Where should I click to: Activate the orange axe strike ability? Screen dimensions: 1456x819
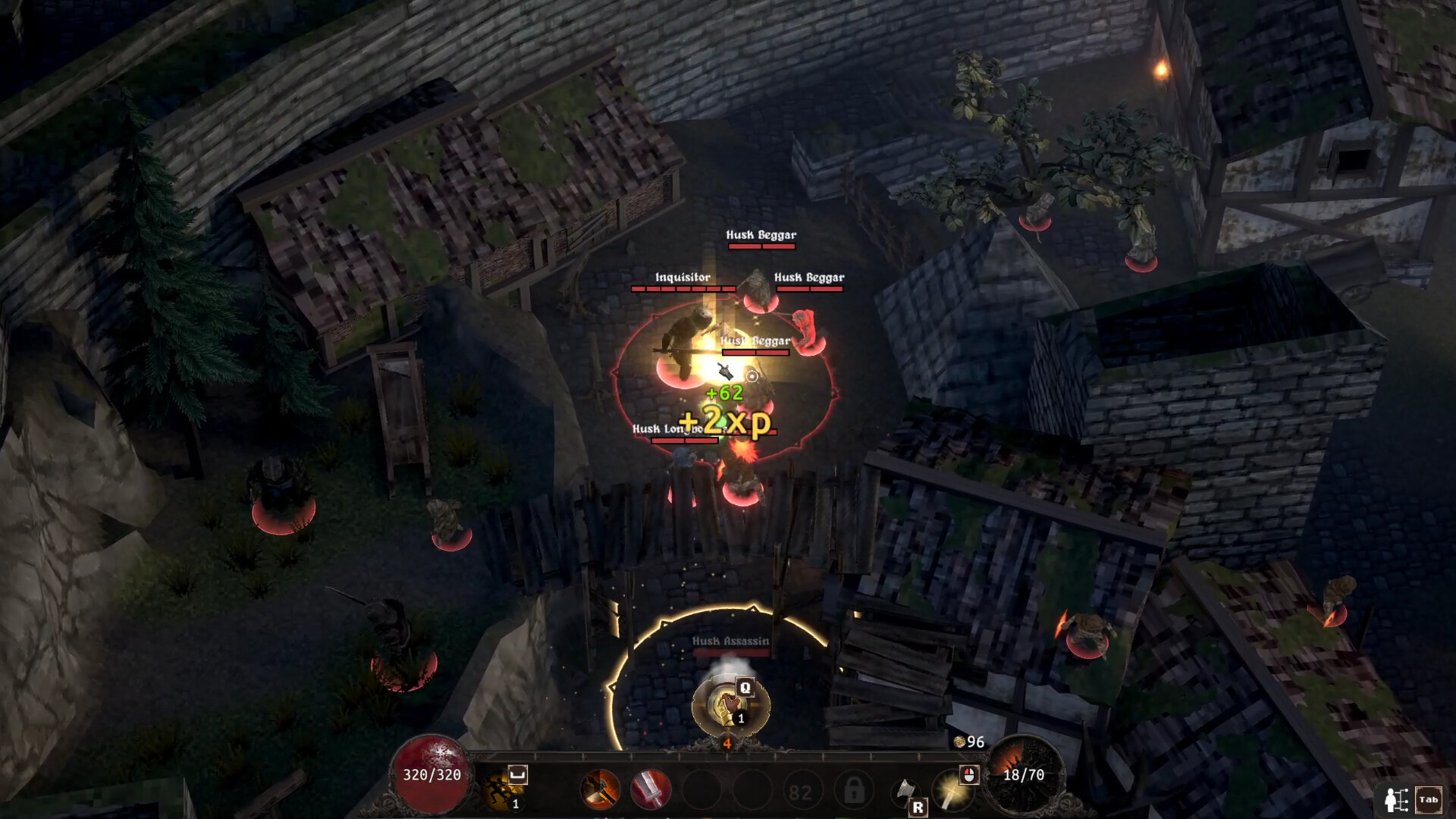click(600, 787)
